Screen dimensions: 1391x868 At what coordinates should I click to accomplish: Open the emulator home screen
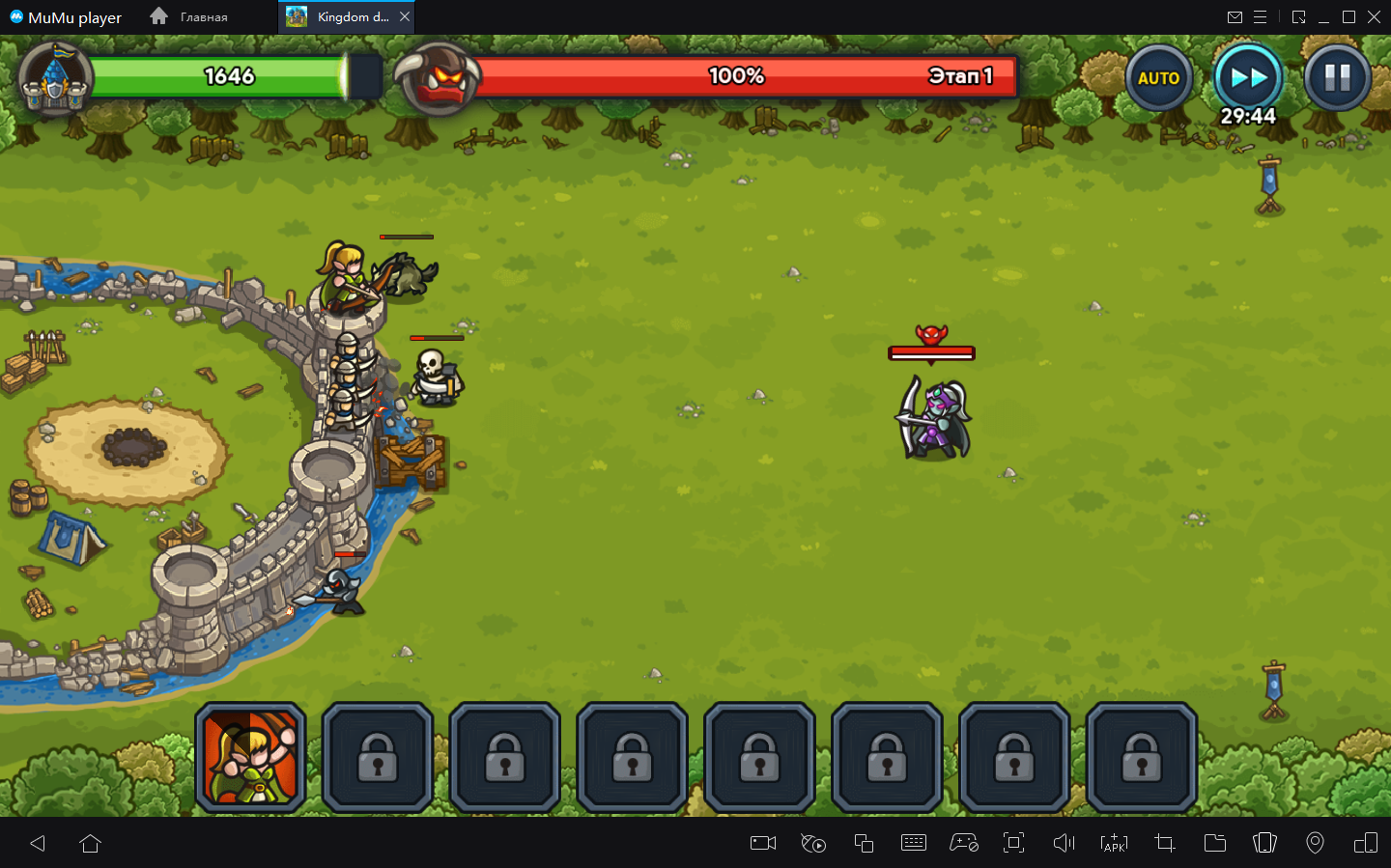pos(91,843)
